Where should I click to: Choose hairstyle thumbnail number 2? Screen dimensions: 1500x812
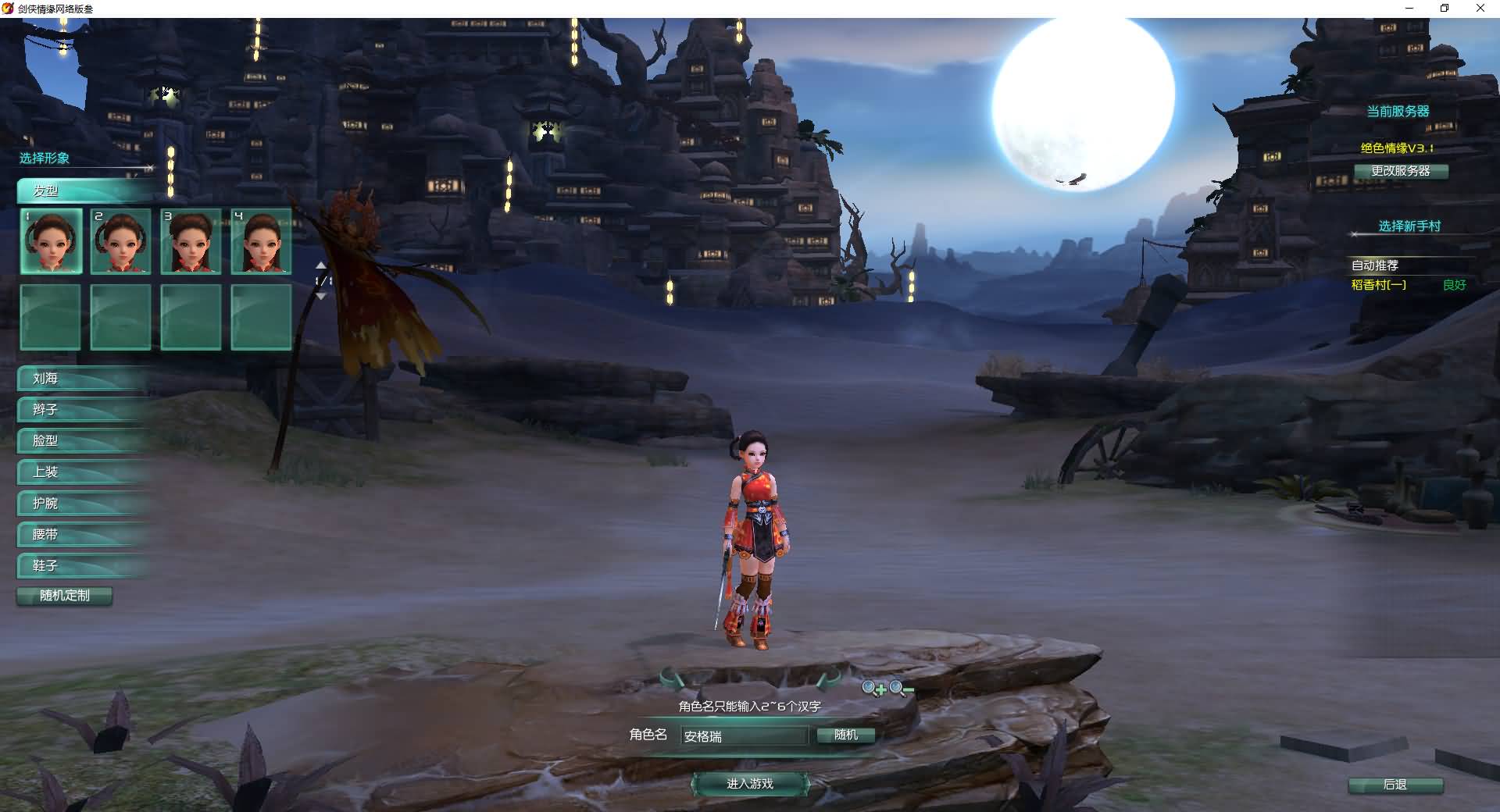[120, 240]
